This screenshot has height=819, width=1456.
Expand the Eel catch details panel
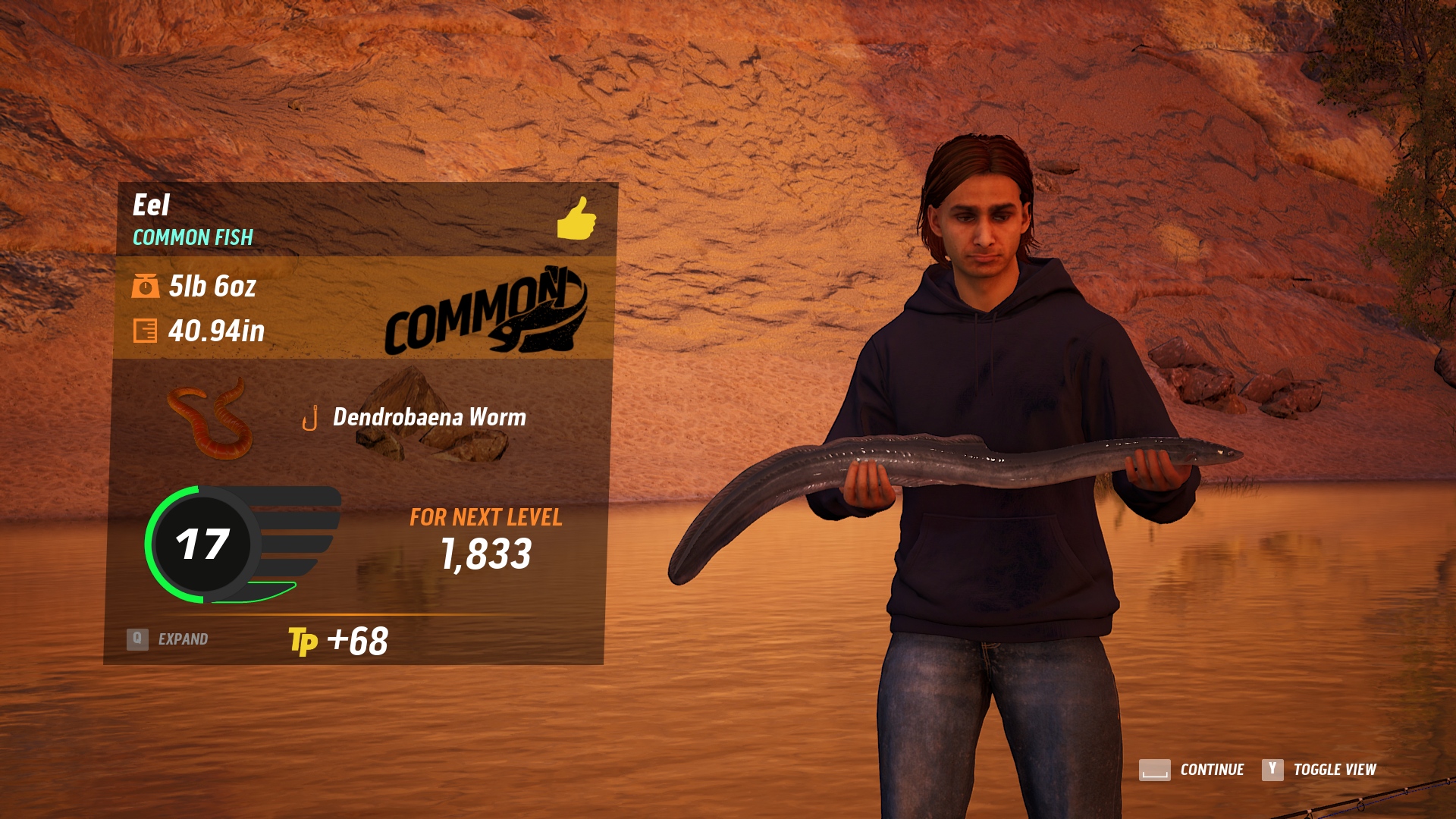pyautogui.click(x=168, y=639)
